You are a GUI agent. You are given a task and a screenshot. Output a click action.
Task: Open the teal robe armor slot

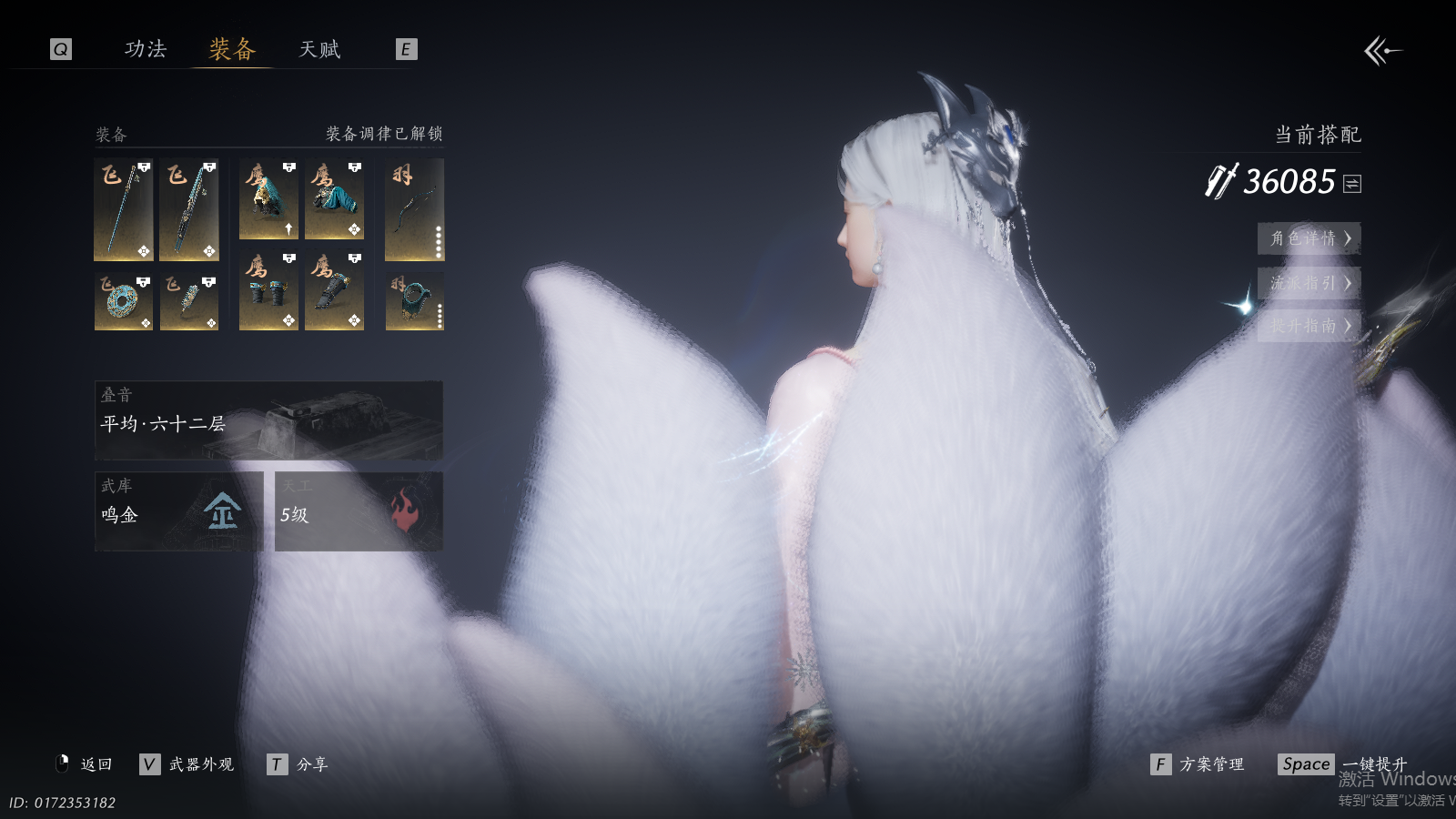point(334,200)
